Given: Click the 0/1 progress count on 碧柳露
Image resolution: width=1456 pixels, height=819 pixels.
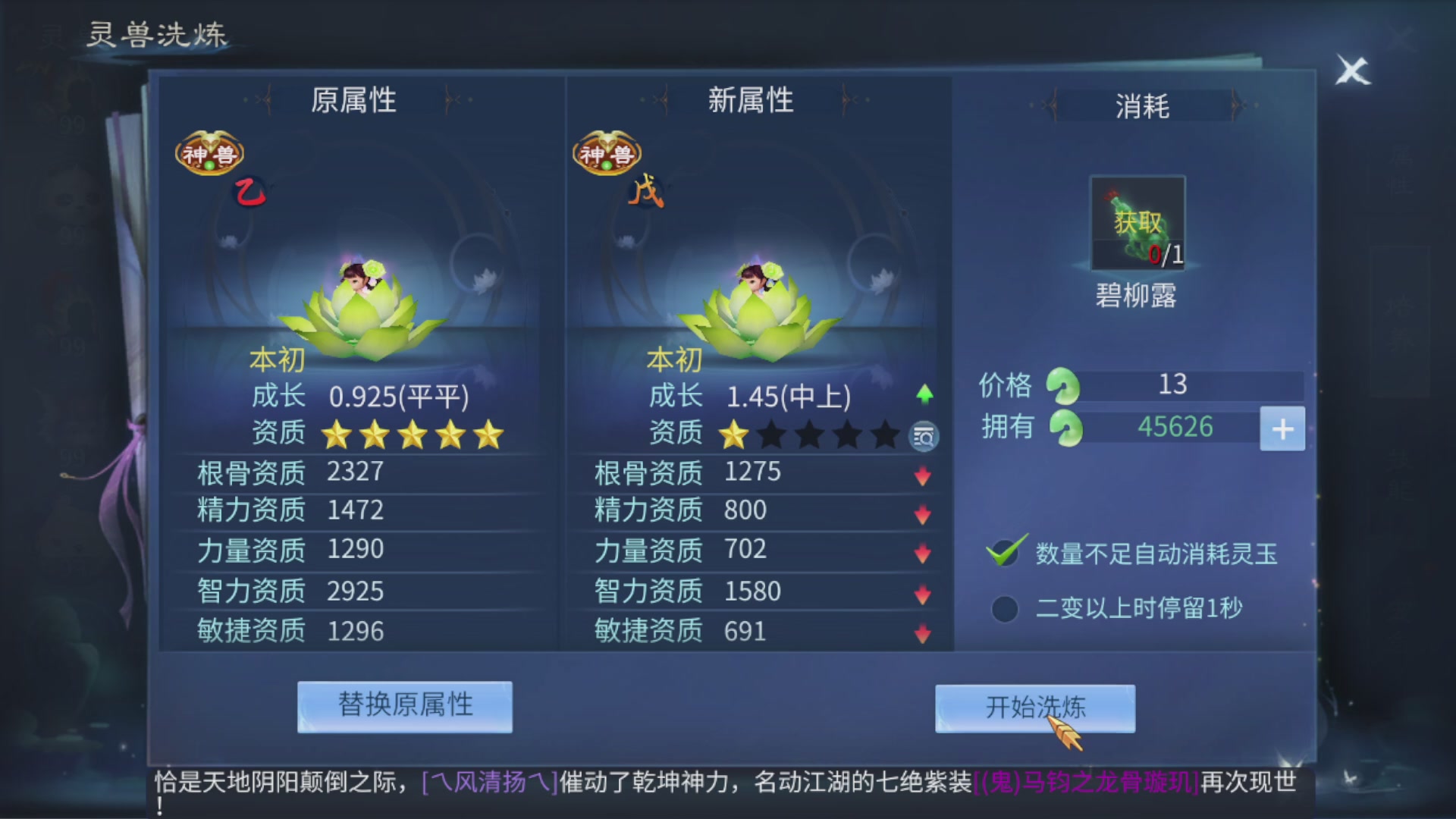Looking at the screenshot, I should point(1166,256).
